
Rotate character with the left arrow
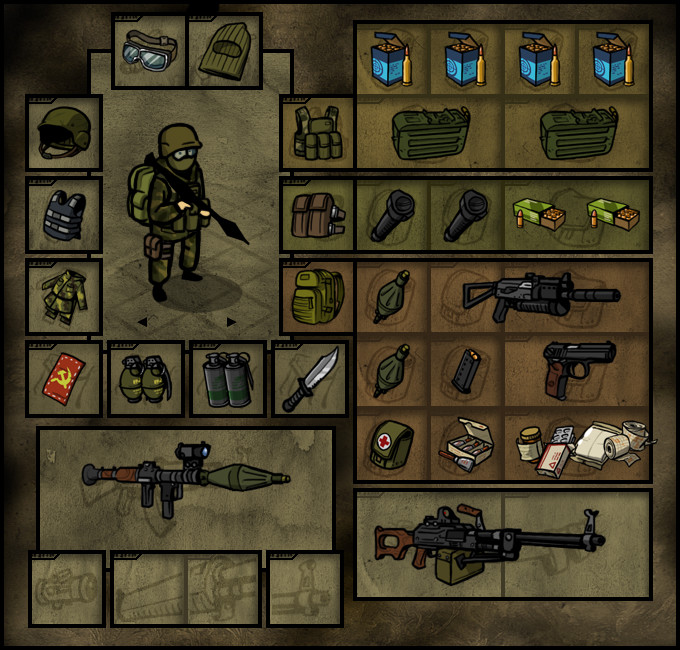point(141,322)
